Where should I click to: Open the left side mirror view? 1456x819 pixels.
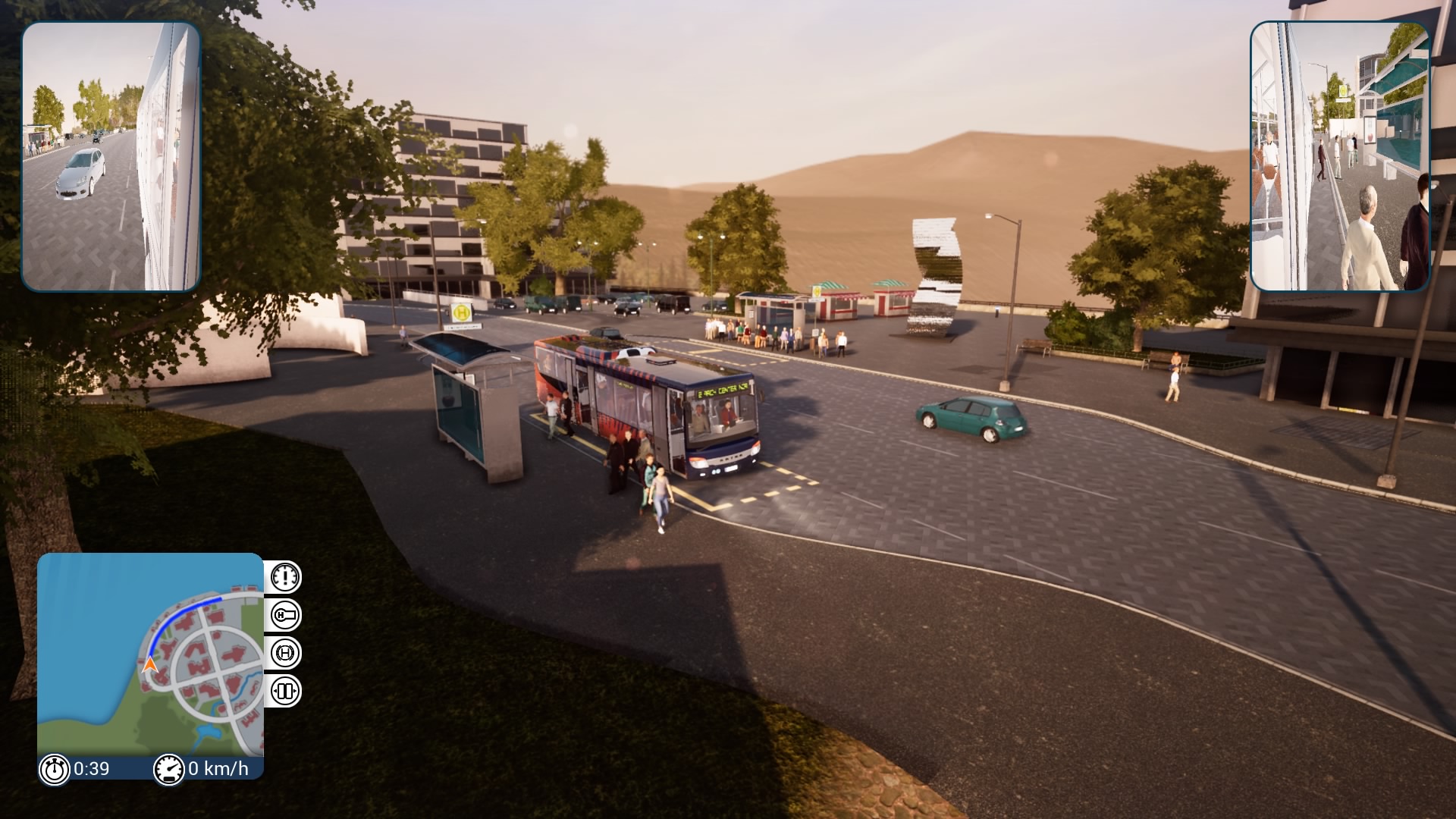pyautogui.click(x=111, y=156)
